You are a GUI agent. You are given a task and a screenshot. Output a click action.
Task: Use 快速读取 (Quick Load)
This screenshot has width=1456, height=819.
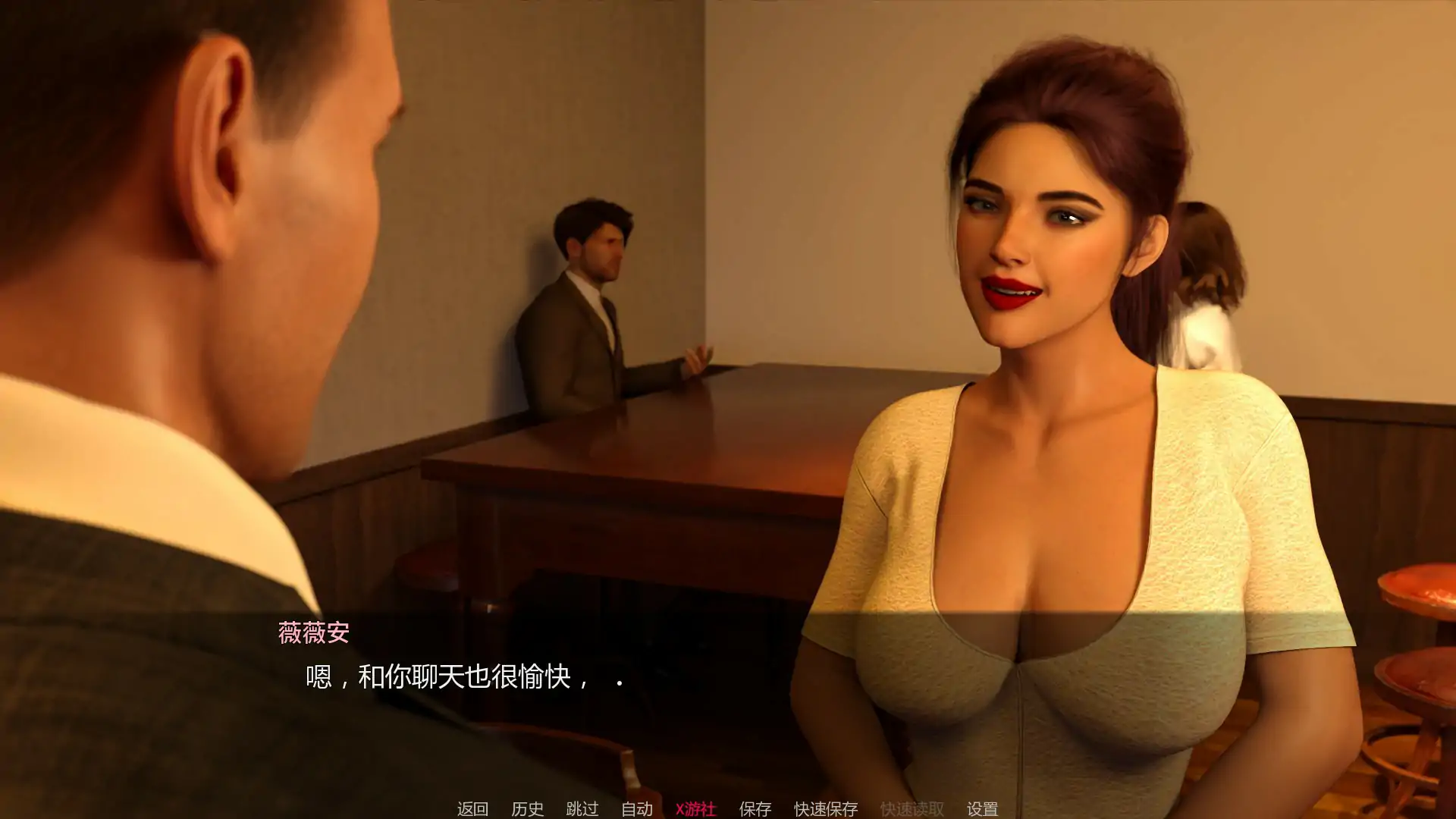click(912, 808)
